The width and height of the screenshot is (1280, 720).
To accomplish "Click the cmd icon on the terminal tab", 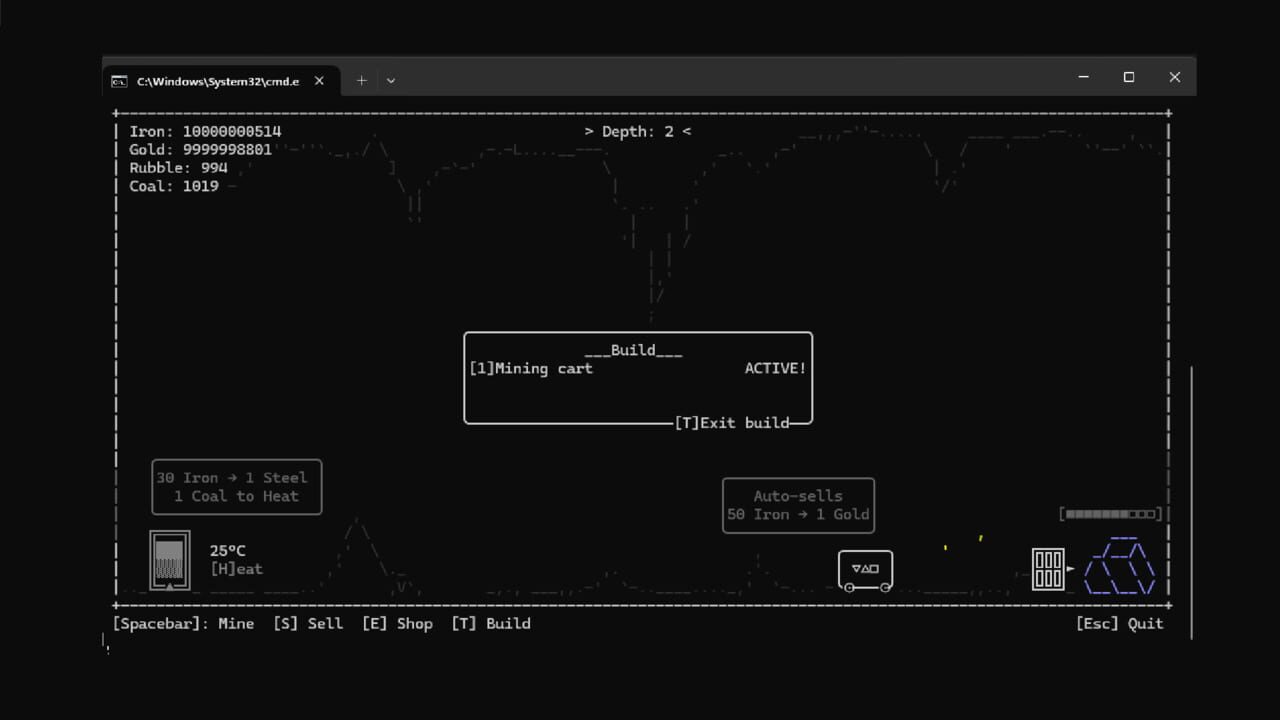I will pos(119,81).
